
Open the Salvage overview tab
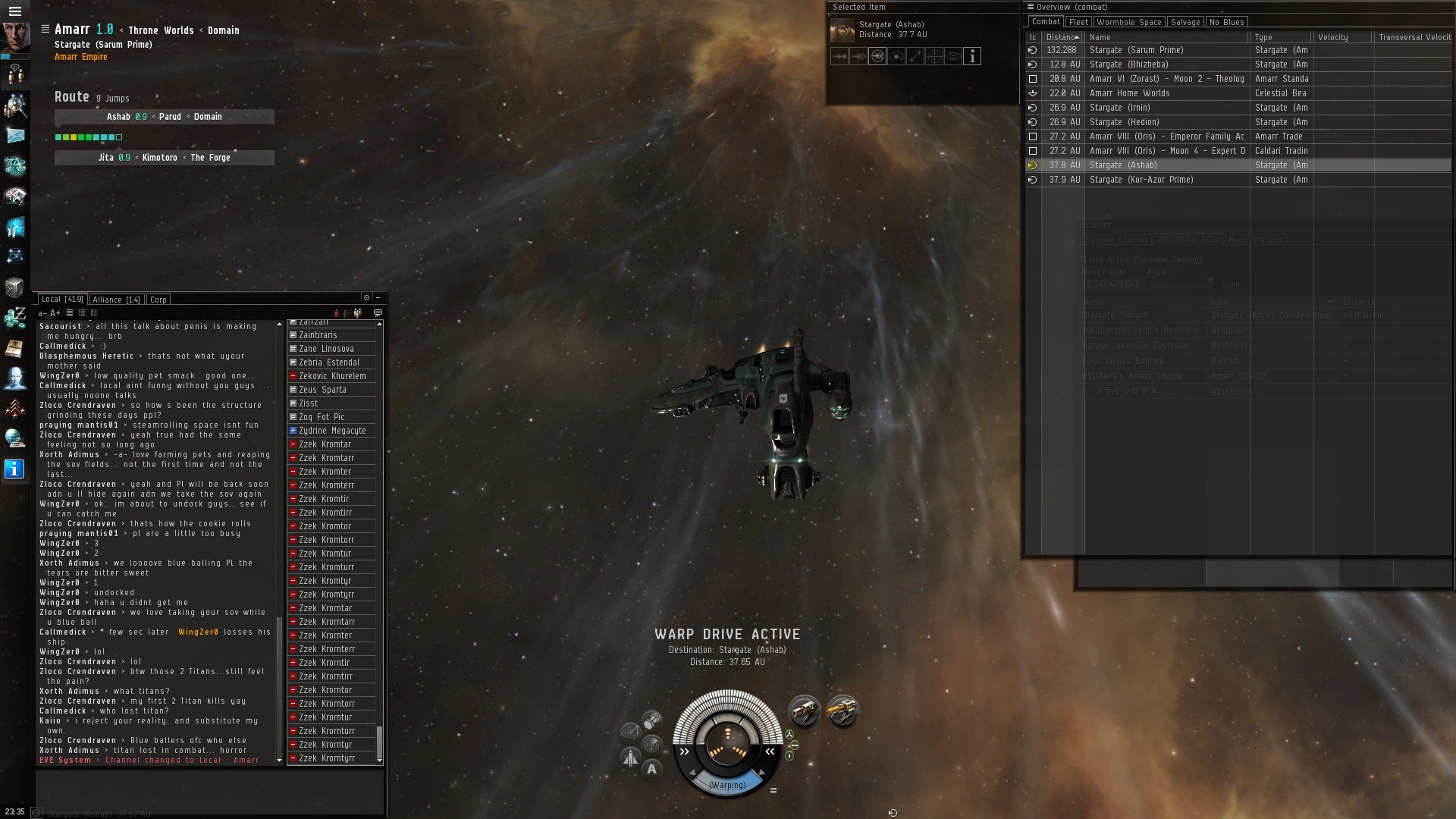click(x=1185, y=22)
